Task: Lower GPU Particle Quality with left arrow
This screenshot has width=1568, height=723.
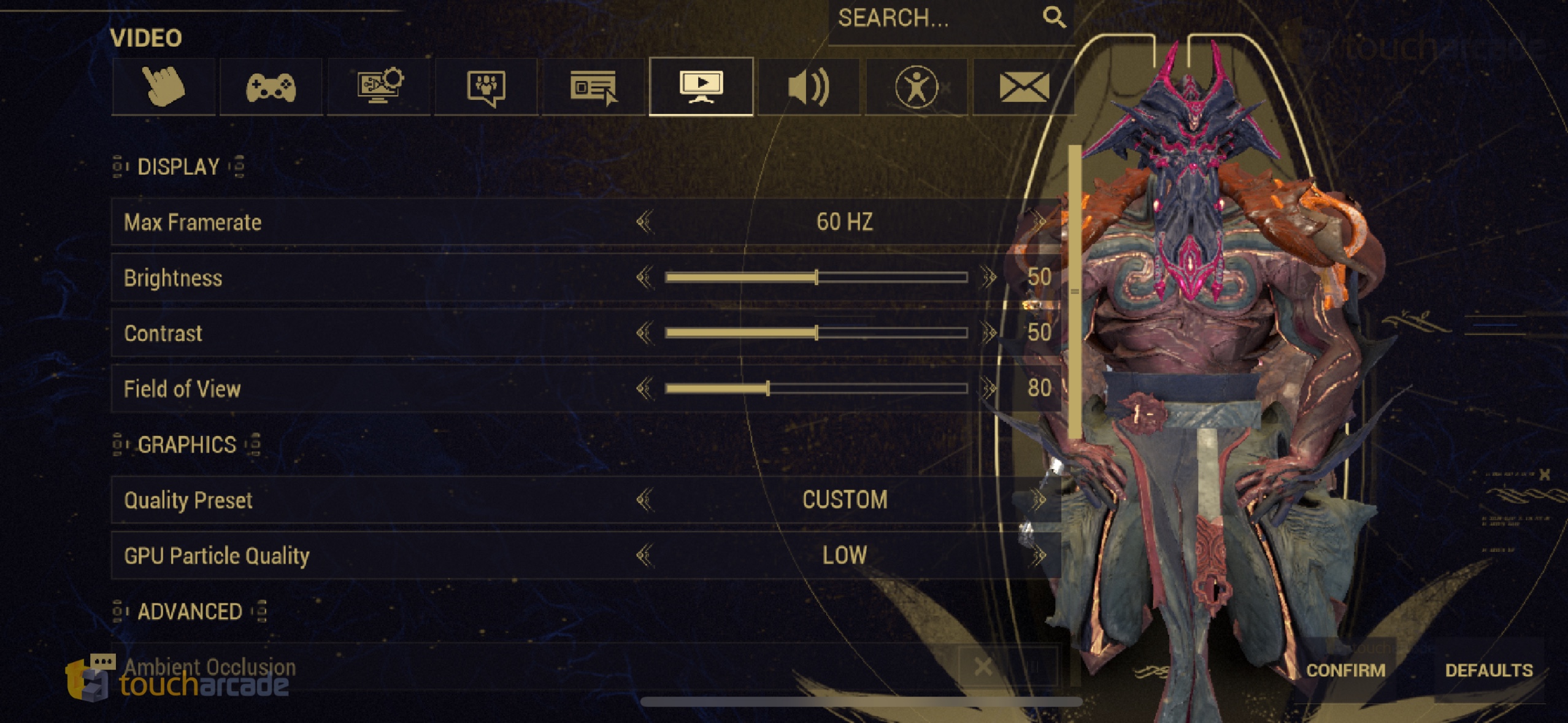Action: (x=644, y=556)
